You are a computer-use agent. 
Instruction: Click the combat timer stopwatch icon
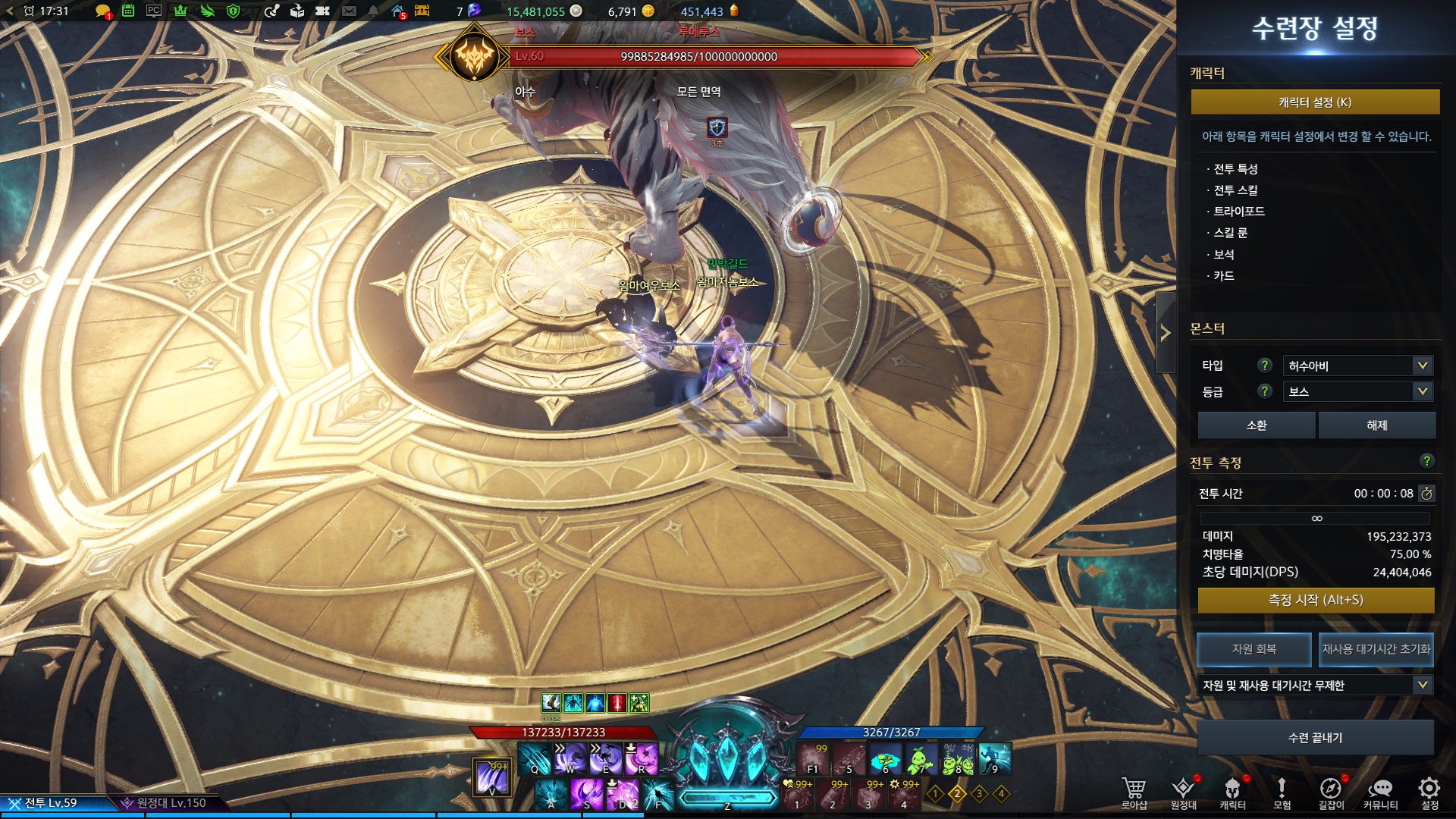[x=1426, y=494]
